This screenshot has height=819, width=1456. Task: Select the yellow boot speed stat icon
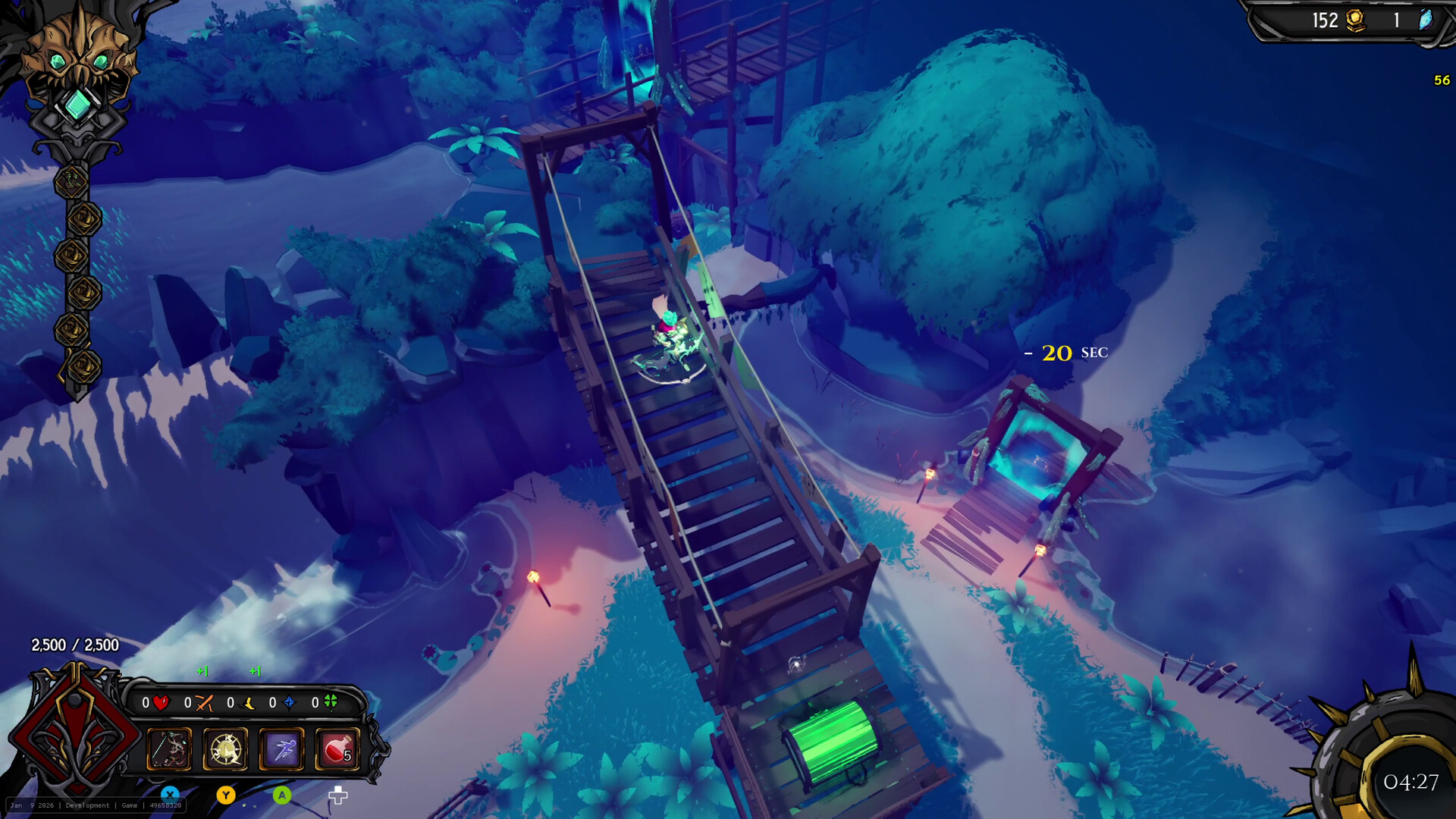click(249, 704)
